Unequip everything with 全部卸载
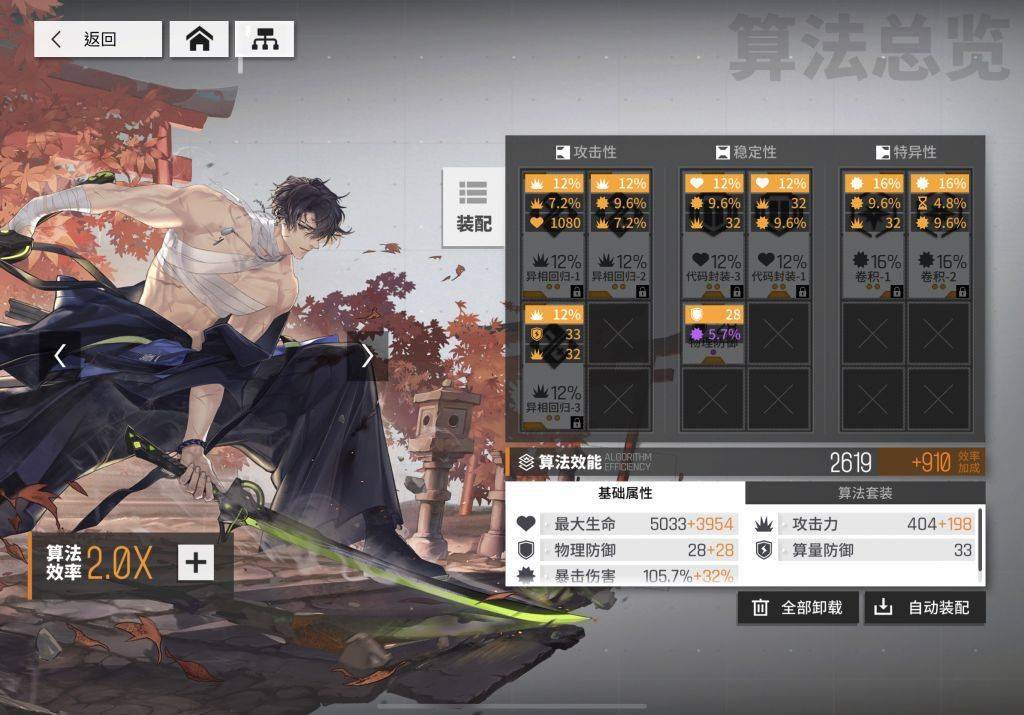Image resolution: width=1024 pixels, height=715 pixels. tap(797, 607)
